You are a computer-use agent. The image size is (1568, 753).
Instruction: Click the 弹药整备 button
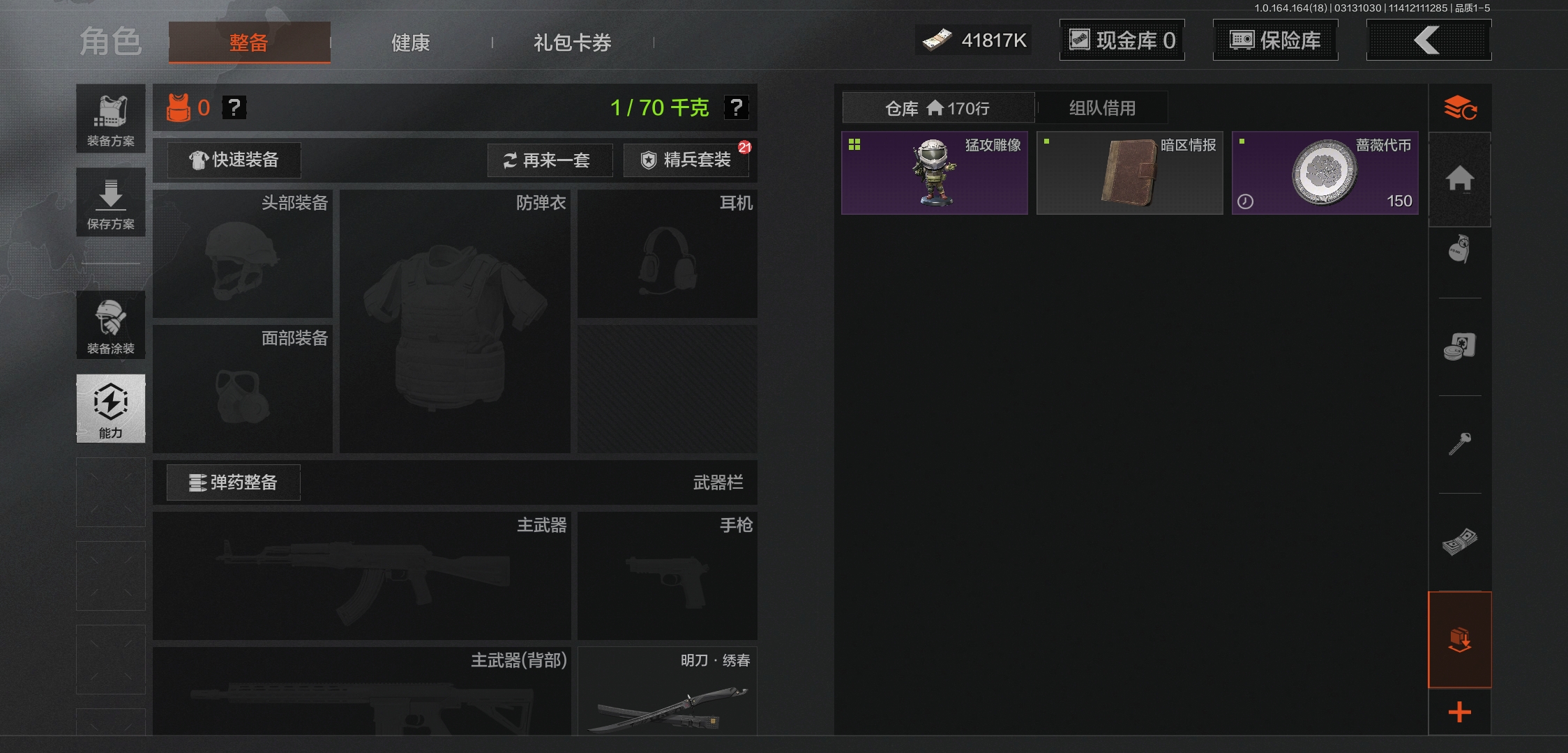coord(233,482)
